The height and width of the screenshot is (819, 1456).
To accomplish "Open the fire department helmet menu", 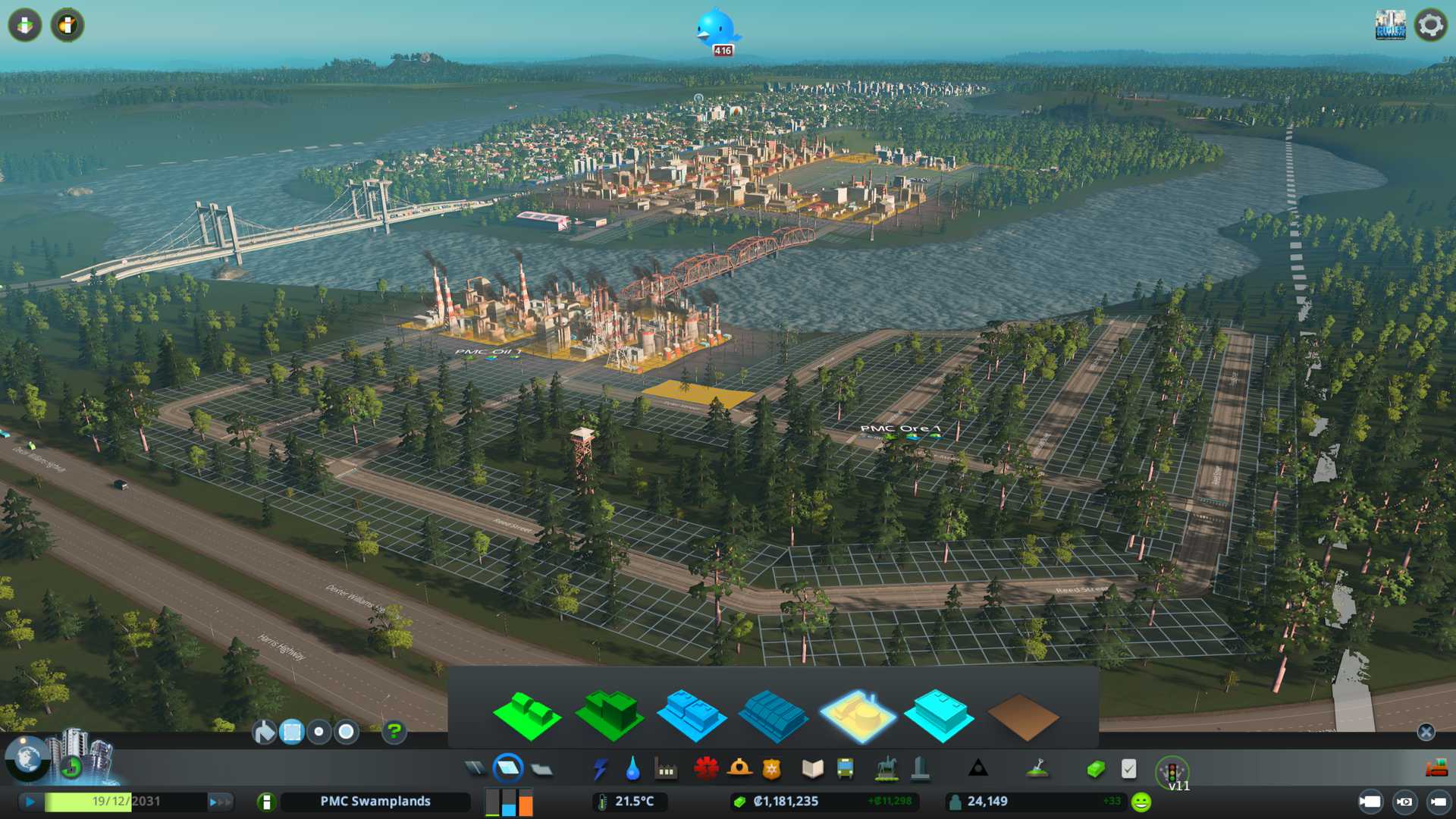I will coord(739,769).
